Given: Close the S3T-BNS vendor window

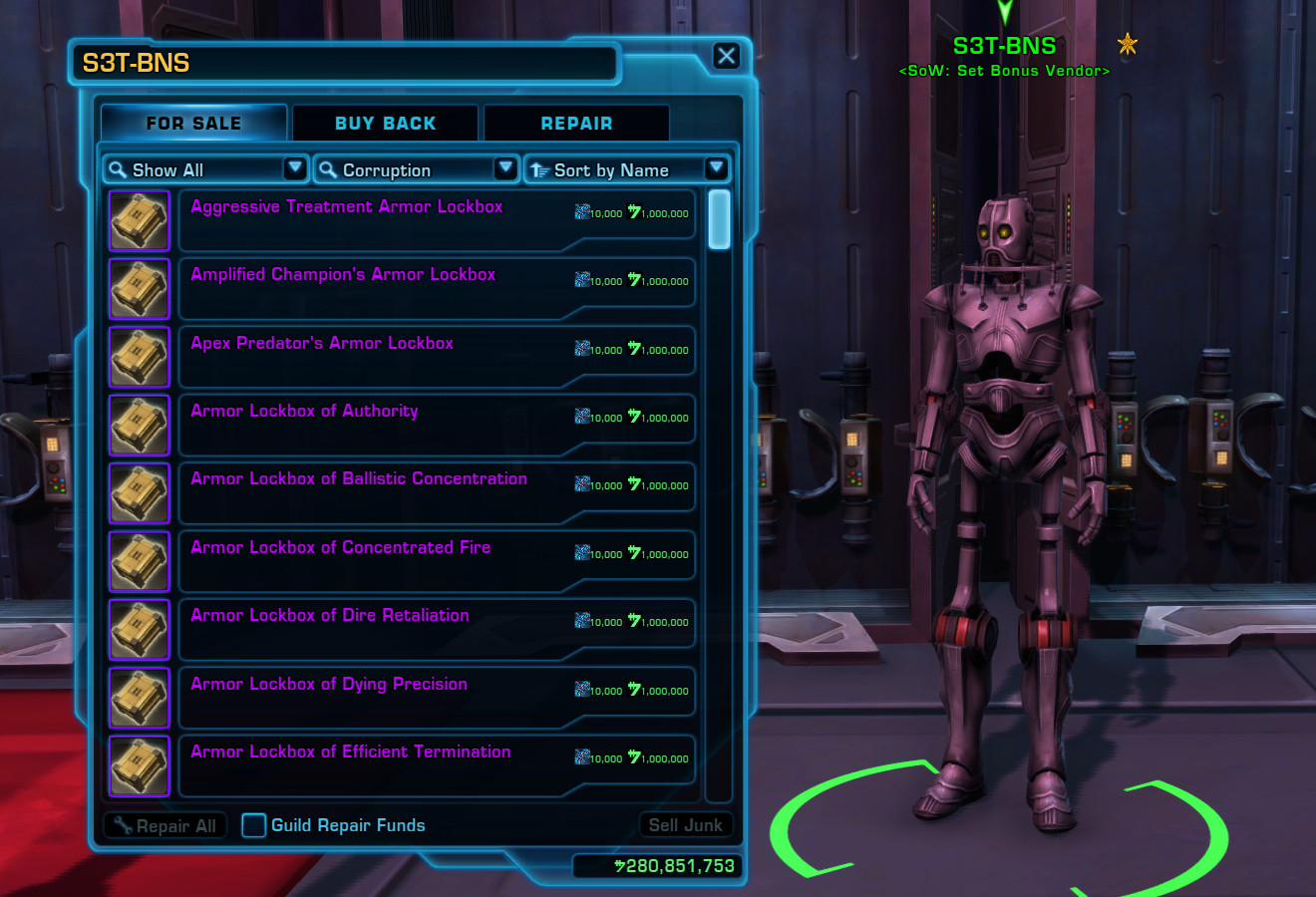Looking at the screenshot, I should pyautogui.click(x=727, y=57).
